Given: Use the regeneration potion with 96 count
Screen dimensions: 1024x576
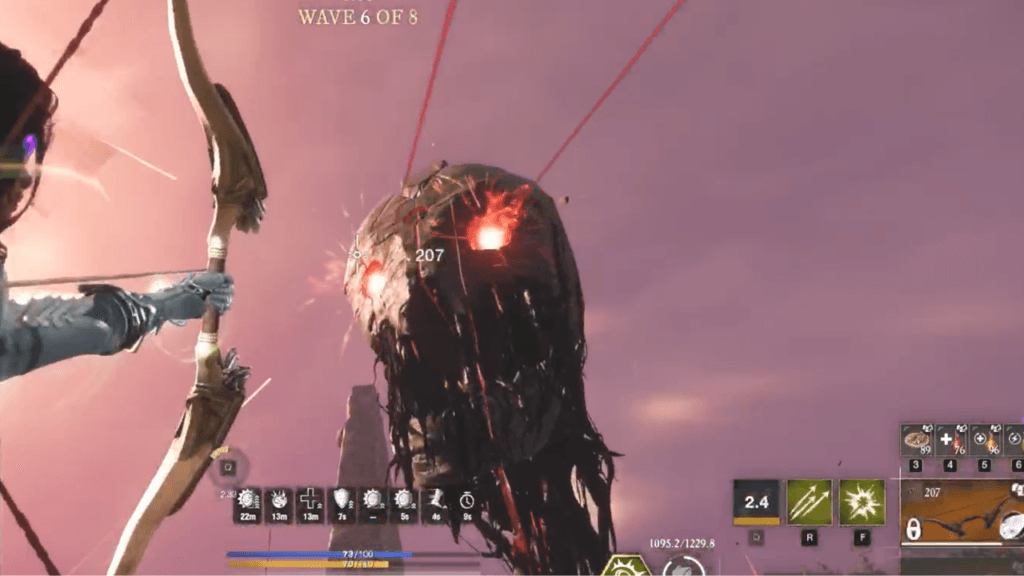Looking at the screenshot, I should point(985,441).
